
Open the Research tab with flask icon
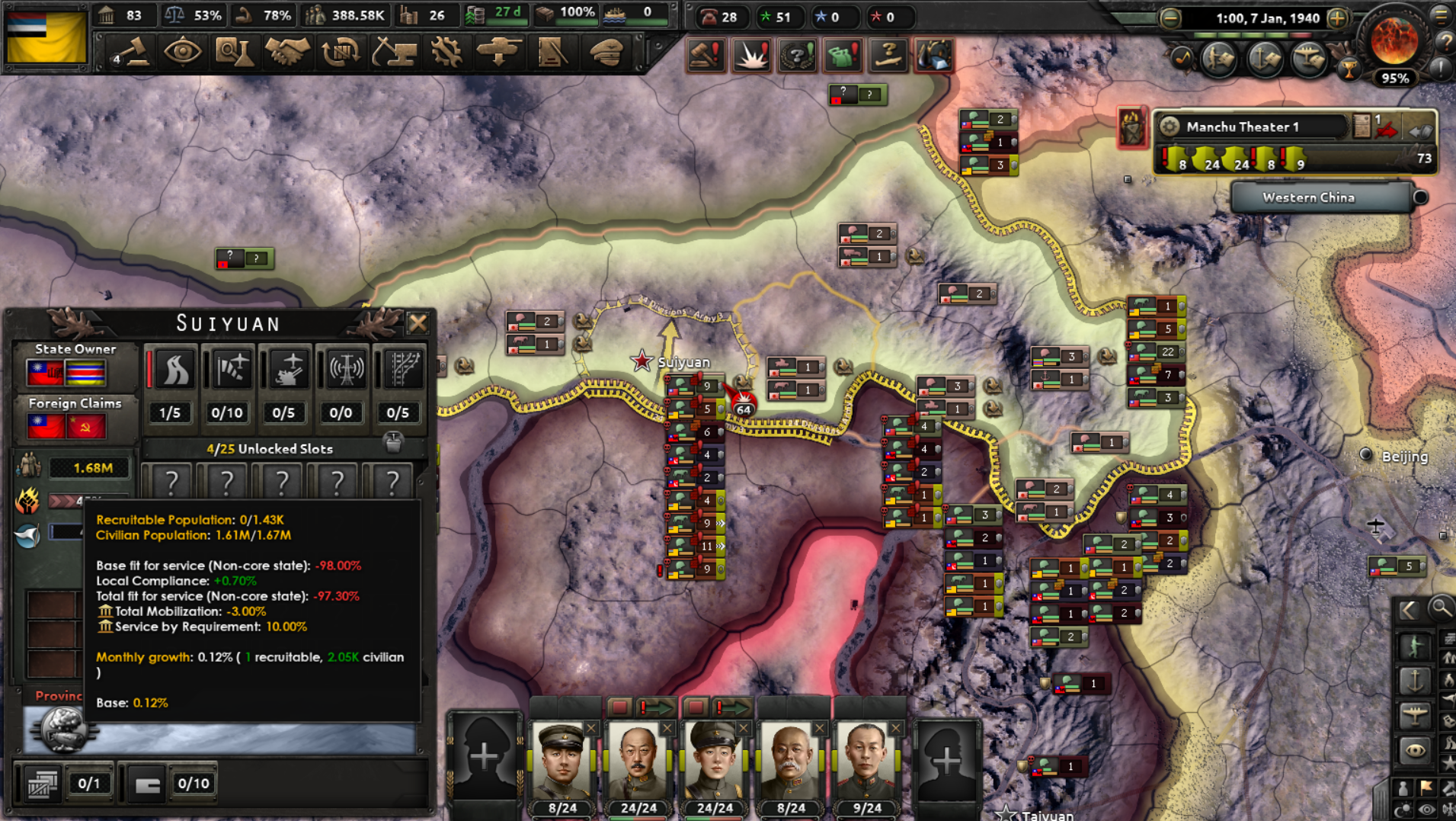[x=235, y=53]
